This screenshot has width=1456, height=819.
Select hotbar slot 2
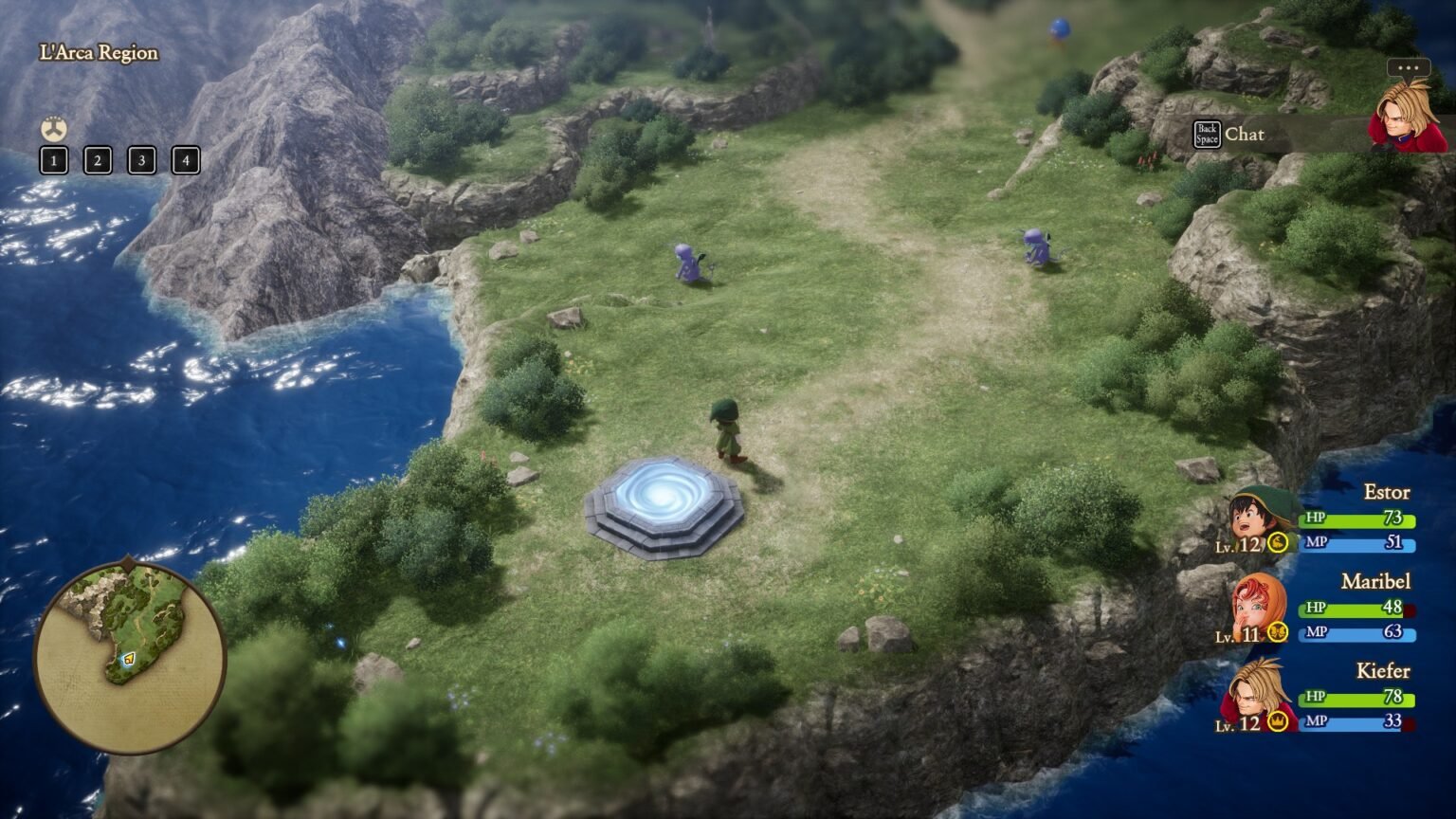coord(96,160)
